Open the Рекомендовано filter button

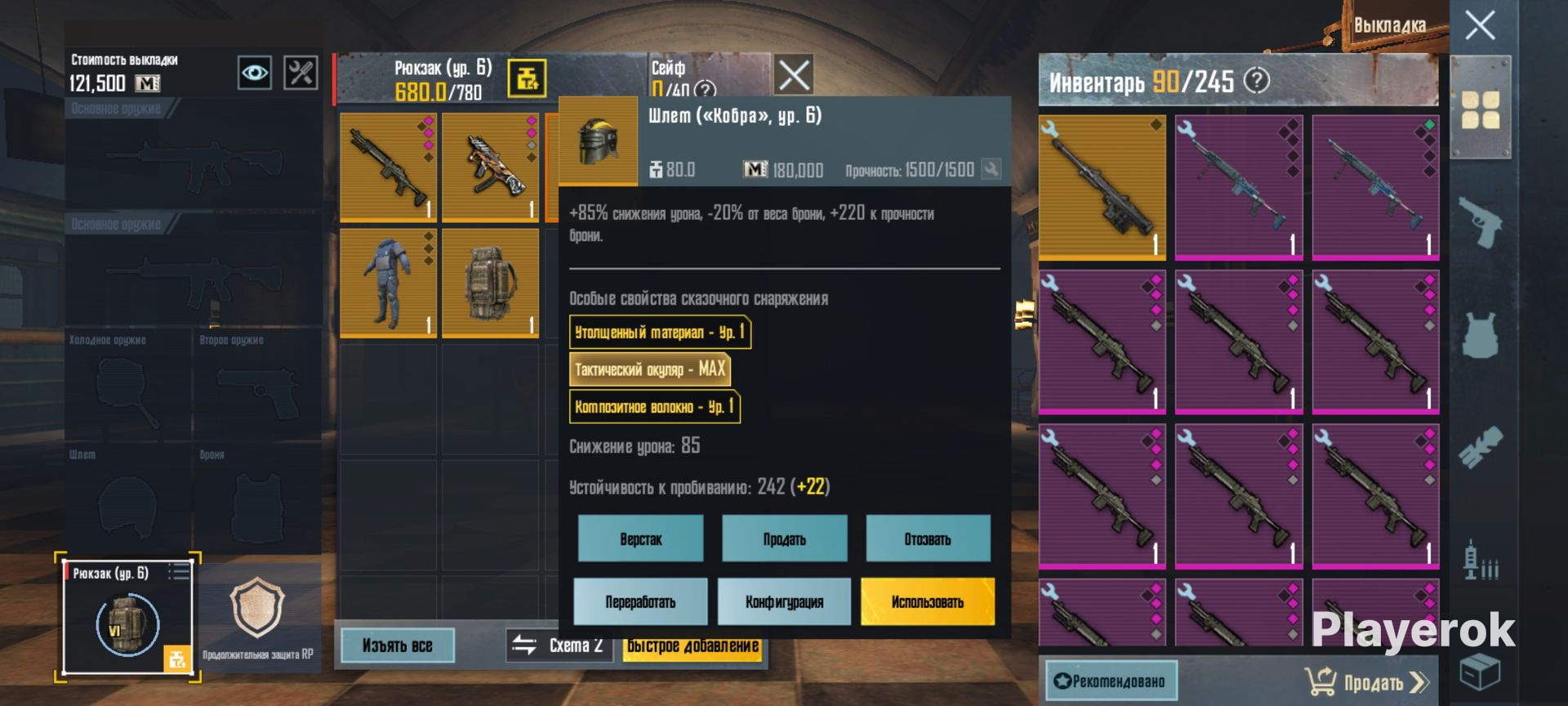[1111, 681]
